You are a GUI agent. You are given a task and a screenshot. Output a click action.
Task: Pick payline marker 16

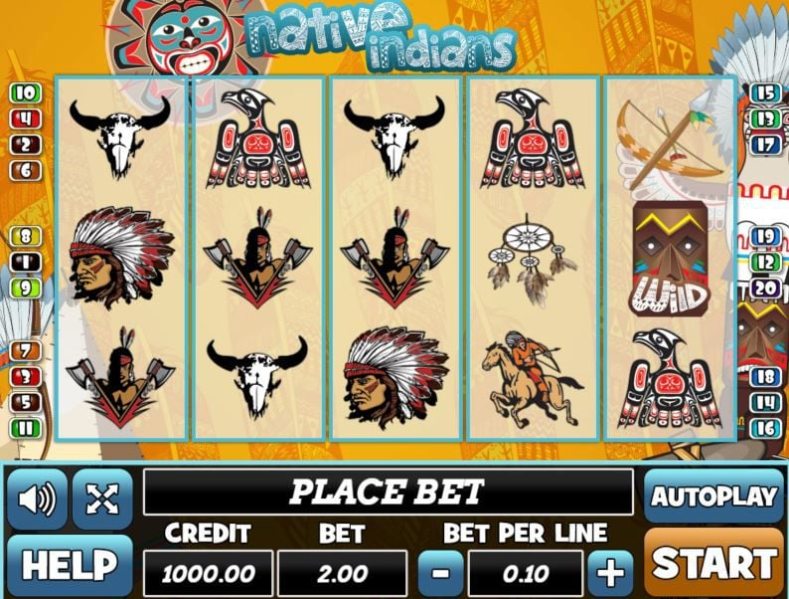[x=765, y=428]
